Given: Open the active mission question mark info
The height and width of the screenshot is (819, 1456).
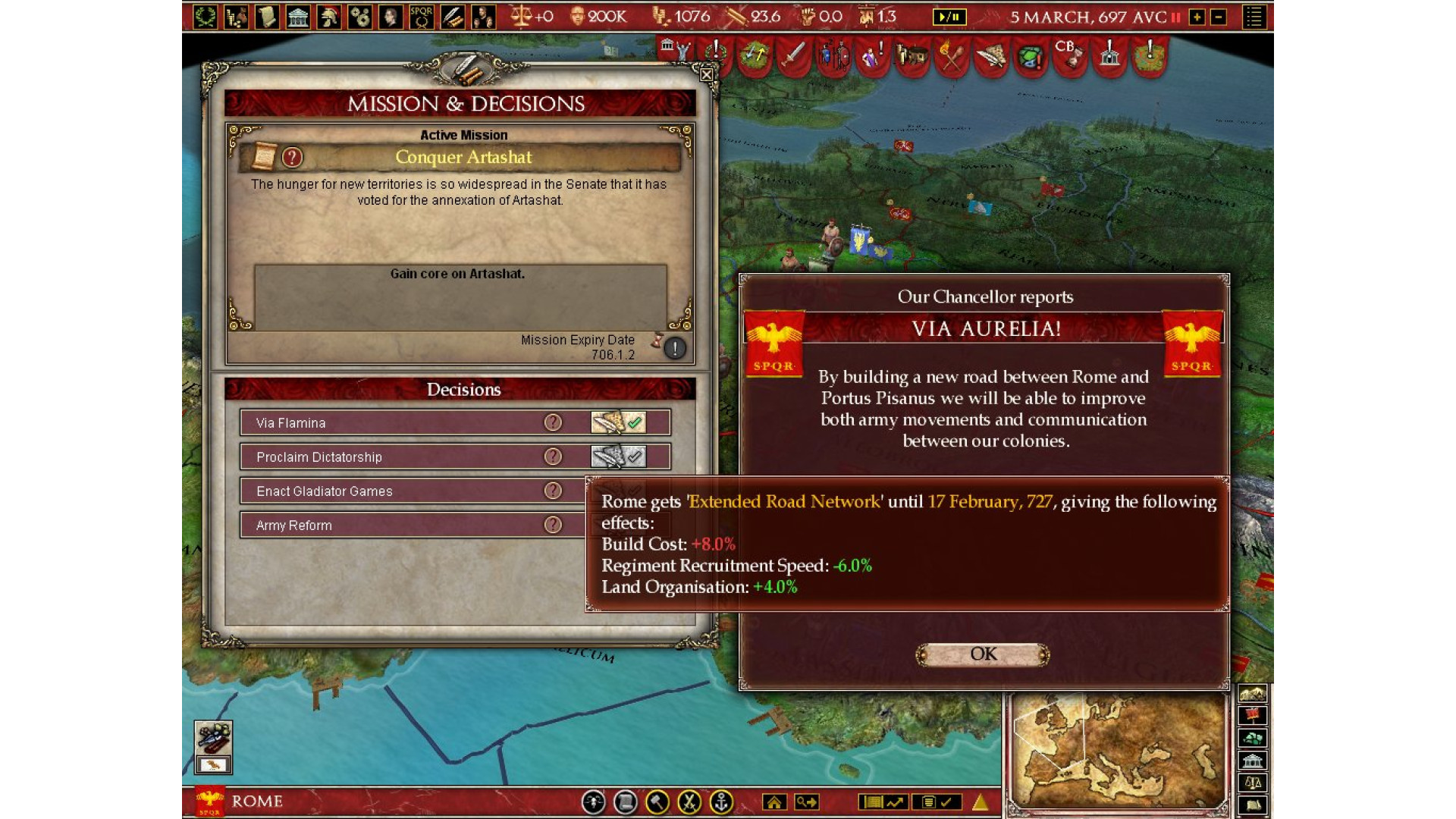Looking at the screenshot, I should (292, 157).
